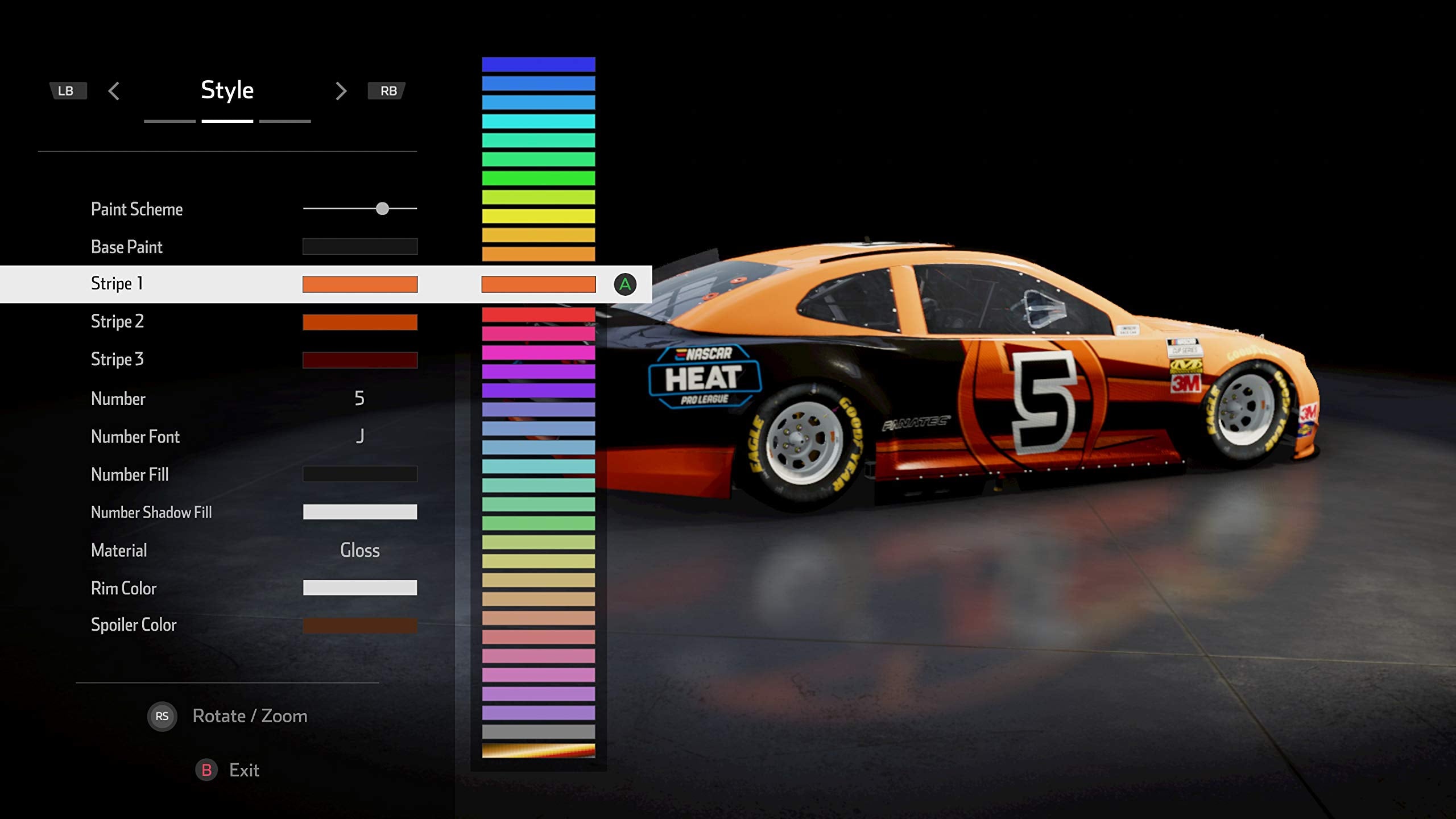
Task: Select the Number Fill color row
Action: [359, 474]
